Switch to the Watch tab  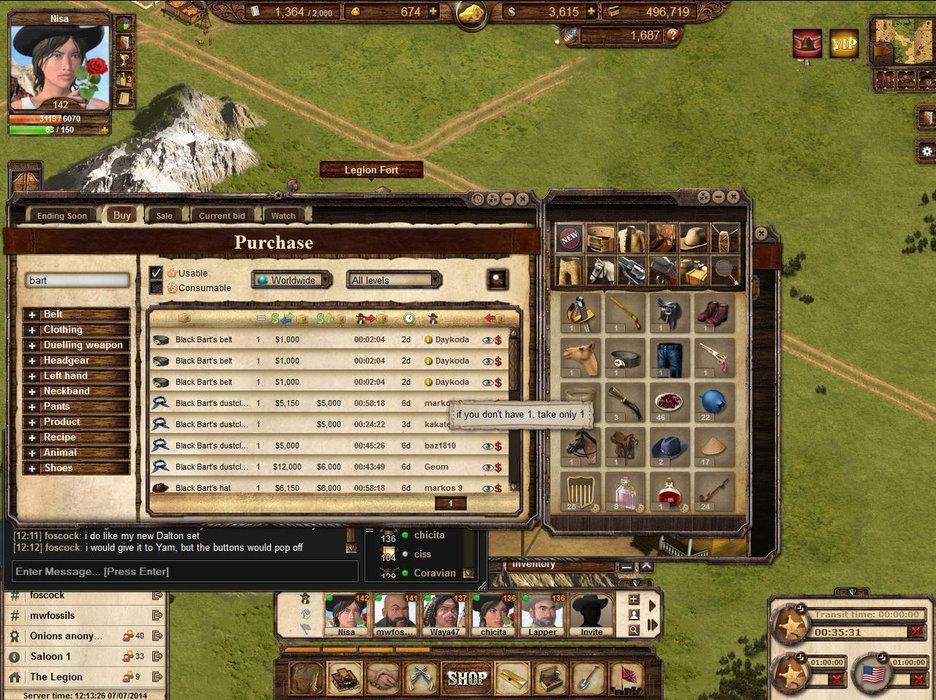point(283,215)
